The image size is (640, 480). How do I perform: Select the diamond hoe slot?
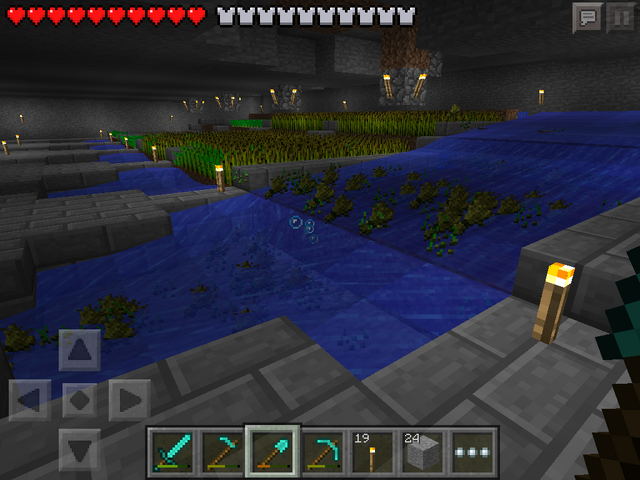coord(222,452)
